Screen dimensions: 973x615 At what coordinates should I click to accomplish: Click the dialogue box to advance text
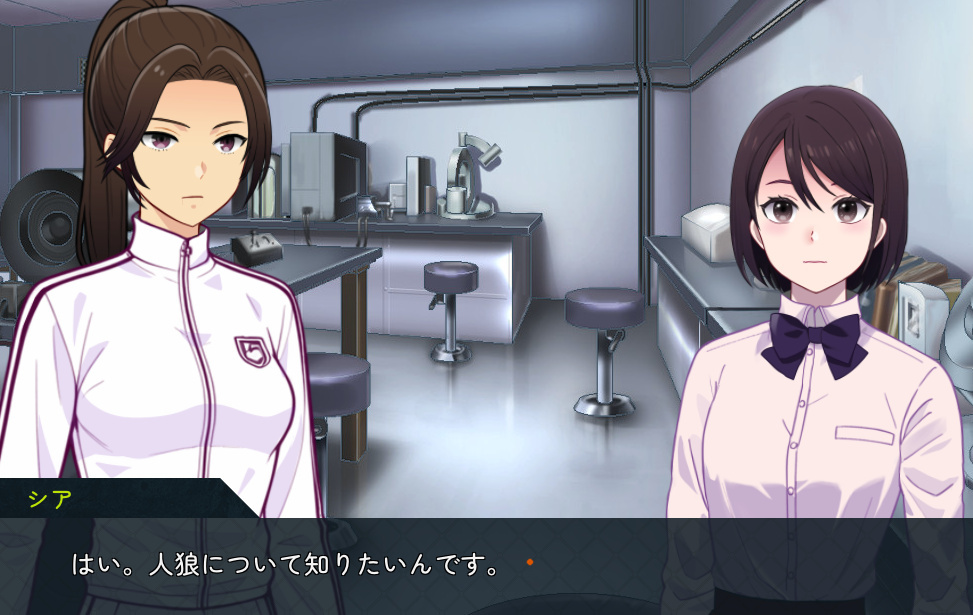pos(486,566)
